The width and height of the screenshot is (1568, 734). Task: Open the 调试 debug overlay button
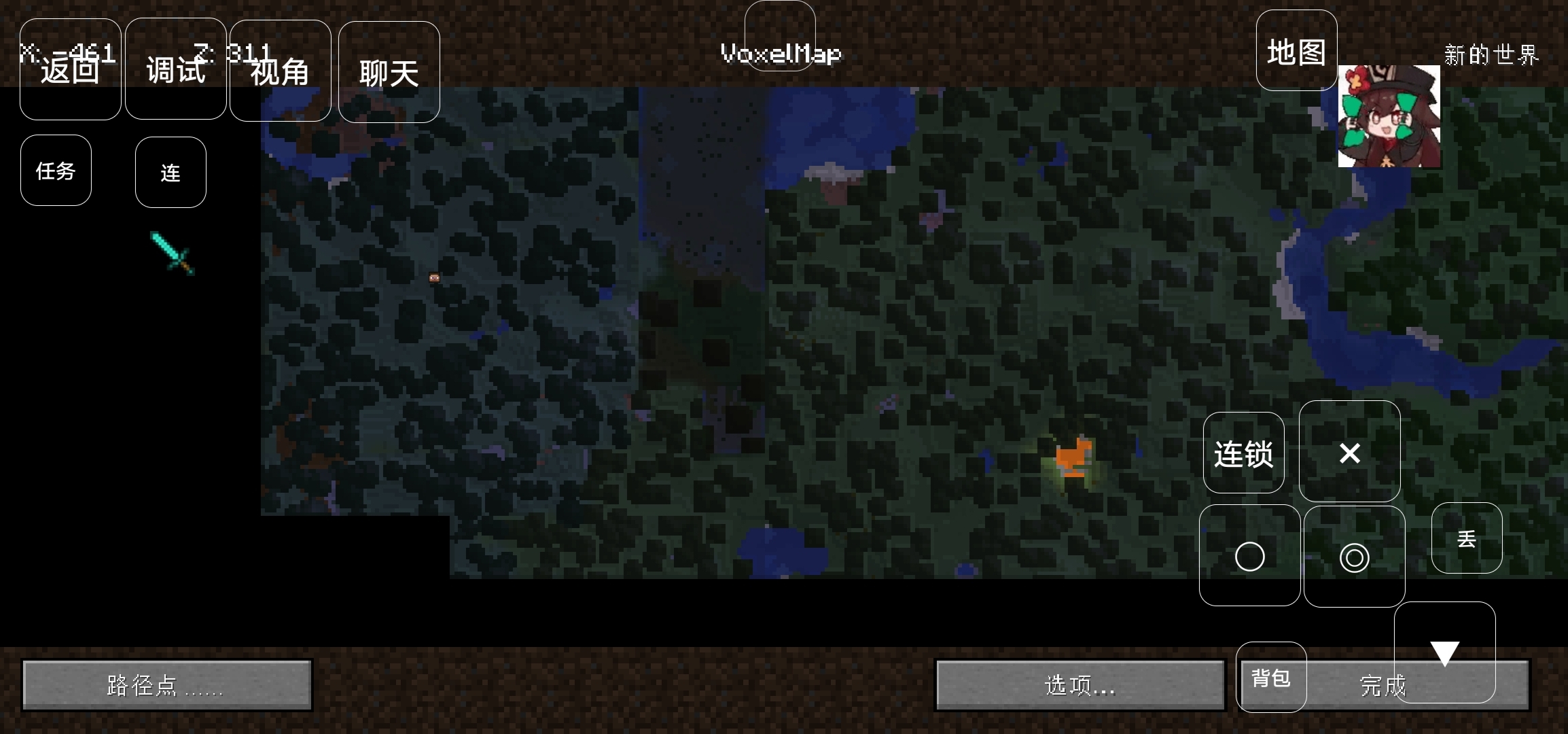click(175, 69)
